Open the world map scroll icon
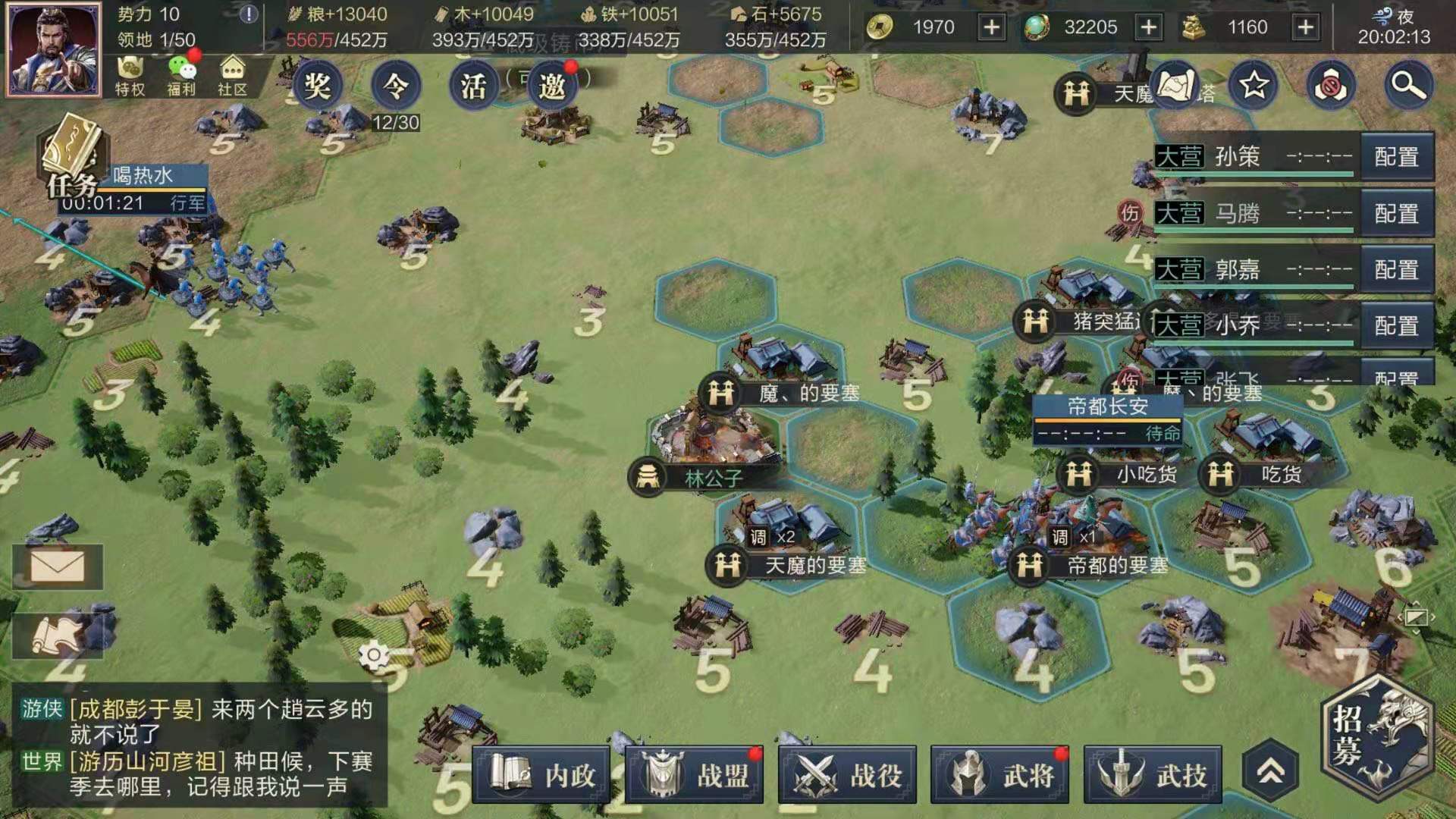 (x=1175, y=85)
